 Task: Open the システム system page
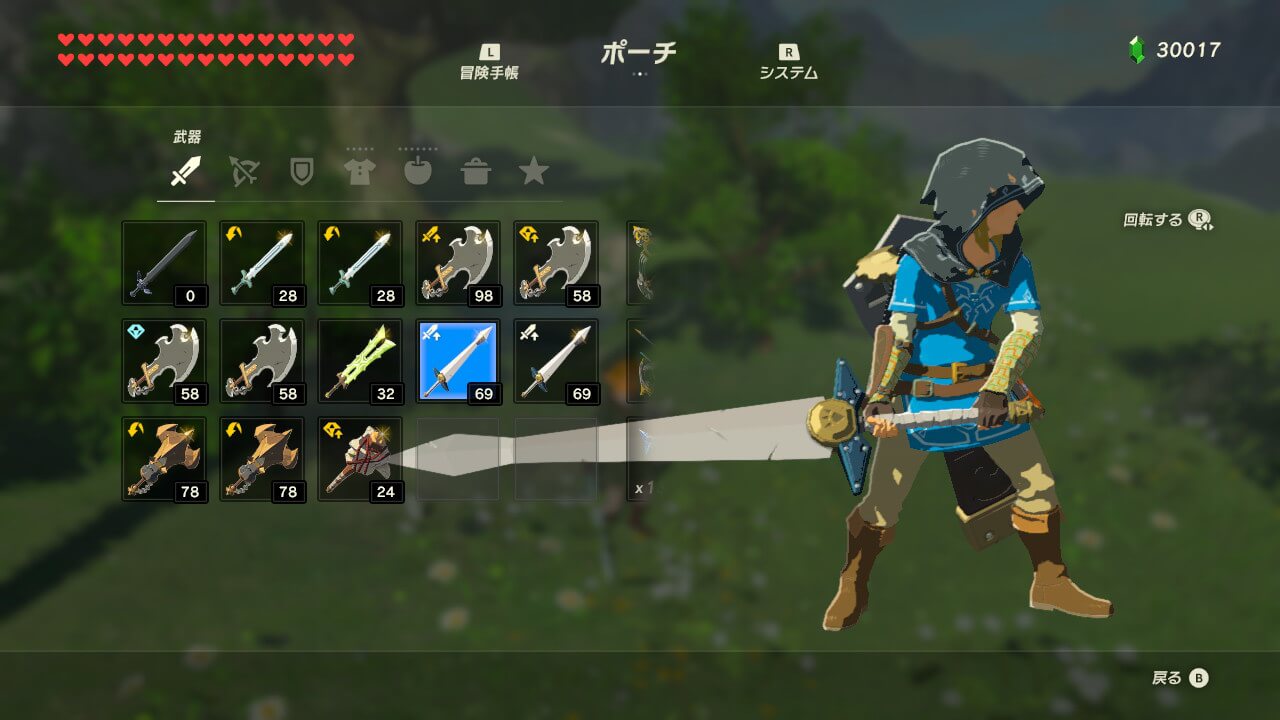[788, 63]
